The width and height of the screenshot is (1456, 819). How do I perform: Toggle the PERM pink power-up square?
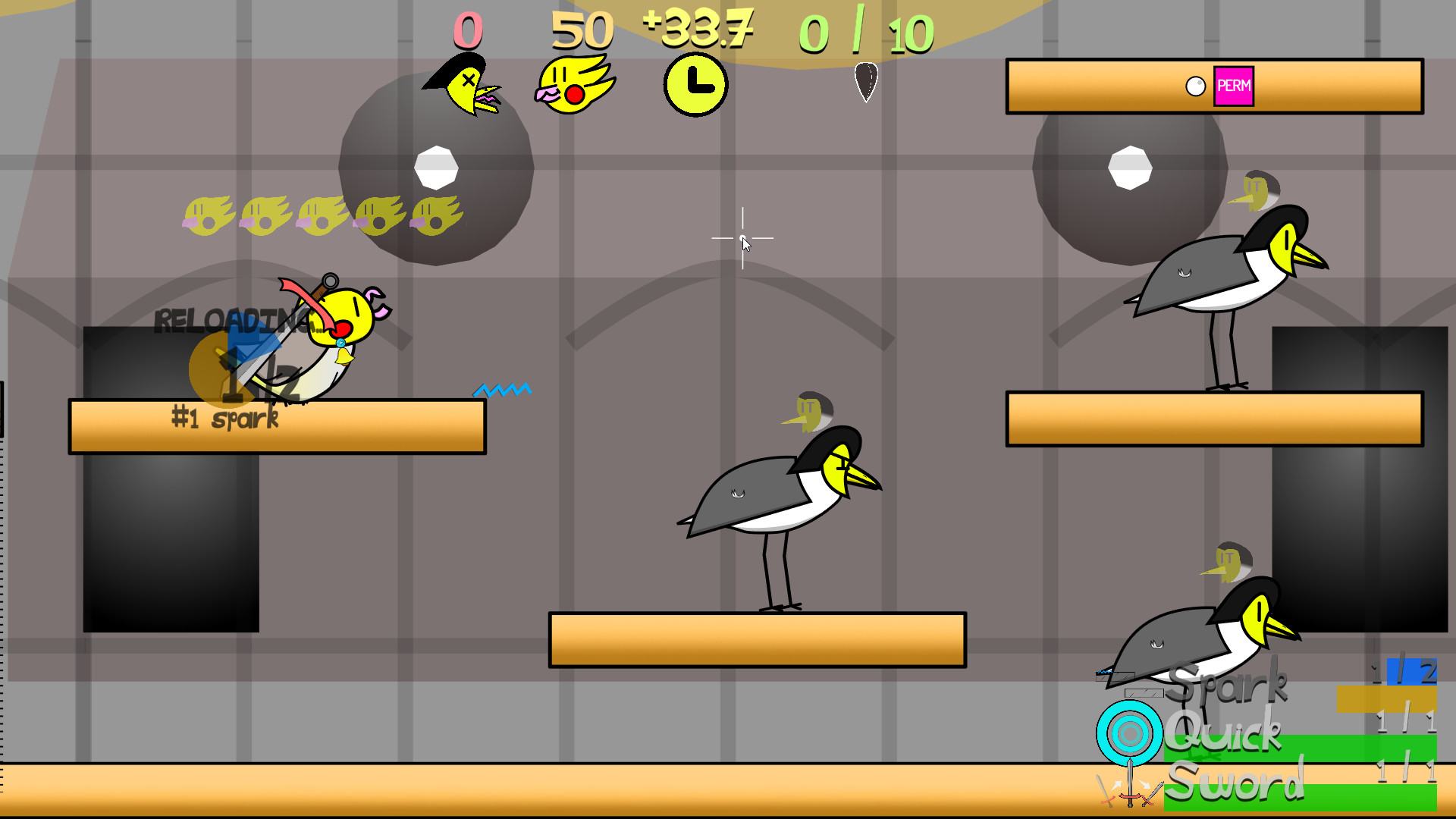1235,86
